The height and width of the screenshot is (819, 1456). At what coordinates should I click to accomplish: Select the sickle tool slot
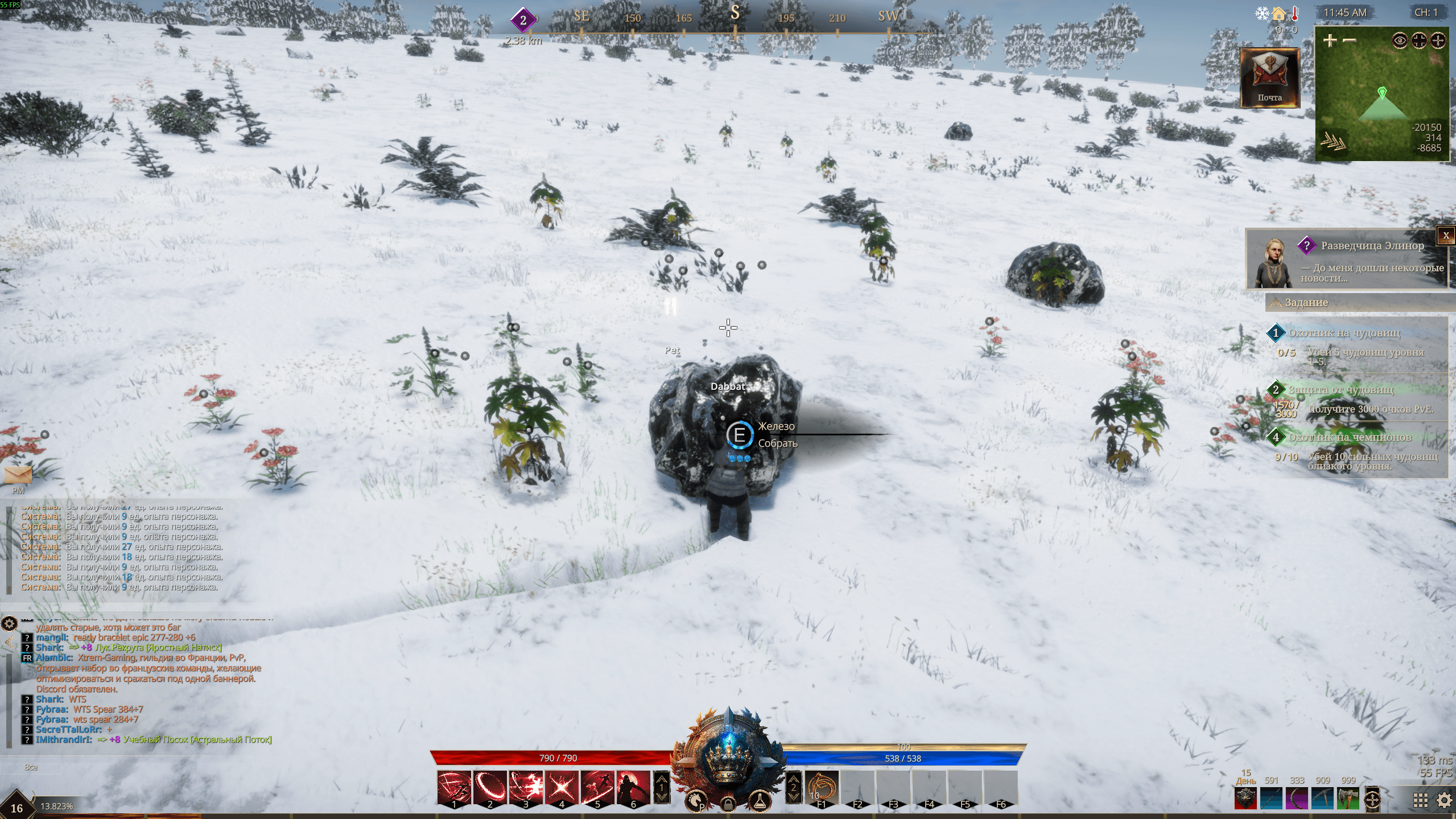[x=1297, y=797]
